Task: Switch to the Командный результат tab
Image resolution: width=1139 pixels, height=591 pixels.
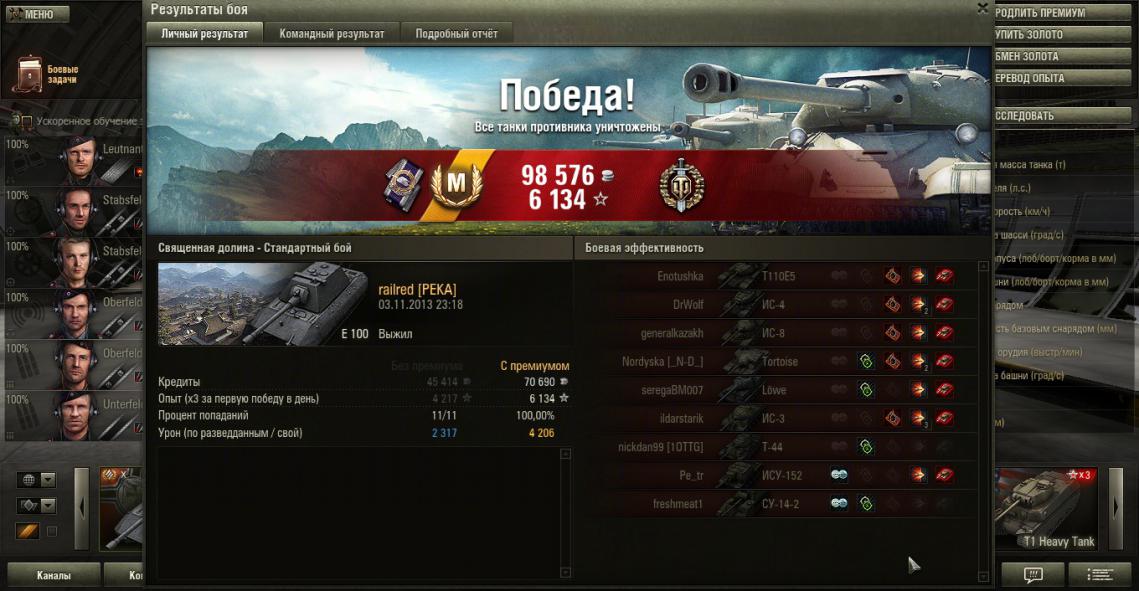Action: click(331, 33)
